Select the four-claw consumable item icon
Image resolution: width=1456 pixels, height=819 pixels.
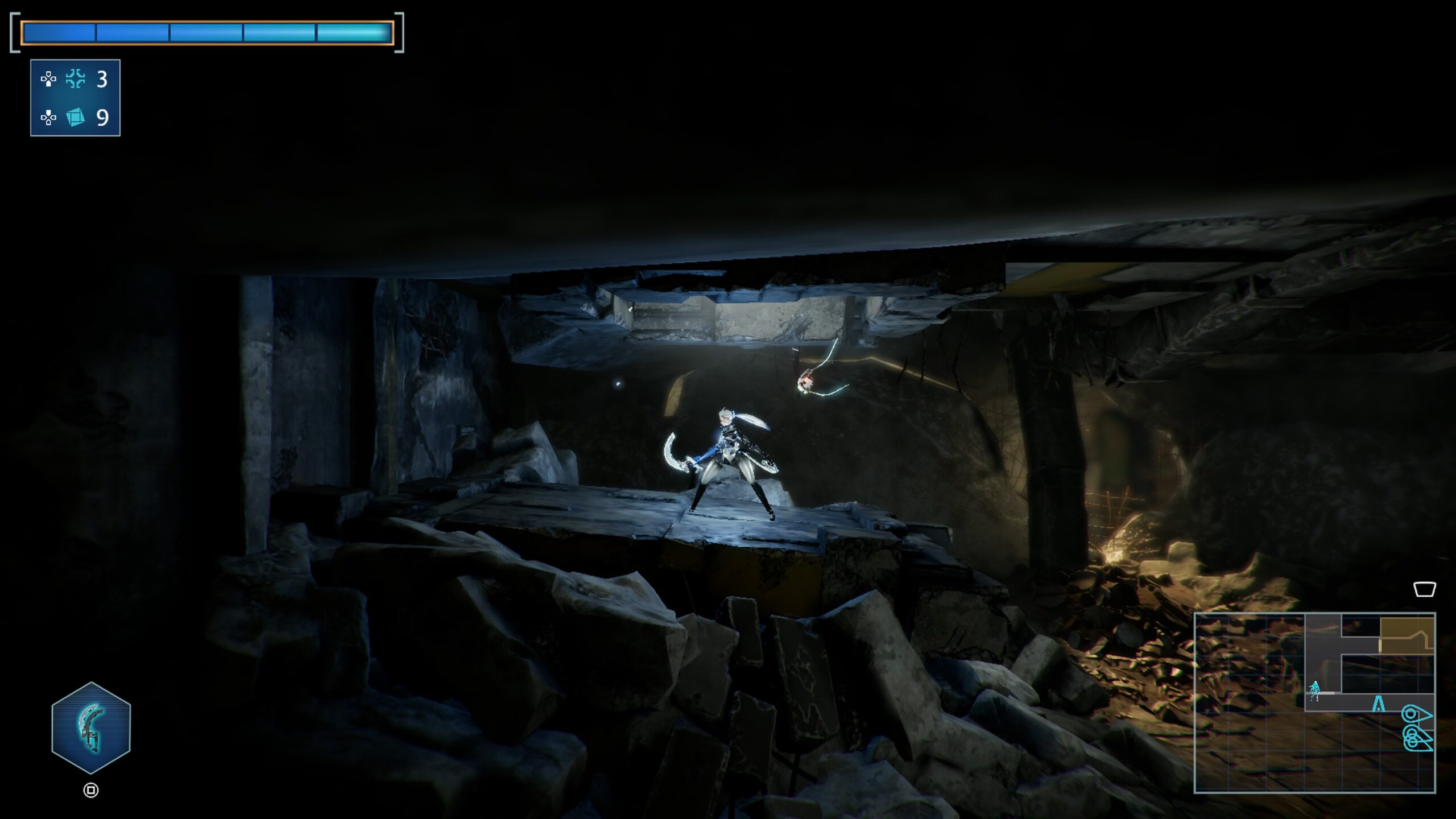(75, 79)
